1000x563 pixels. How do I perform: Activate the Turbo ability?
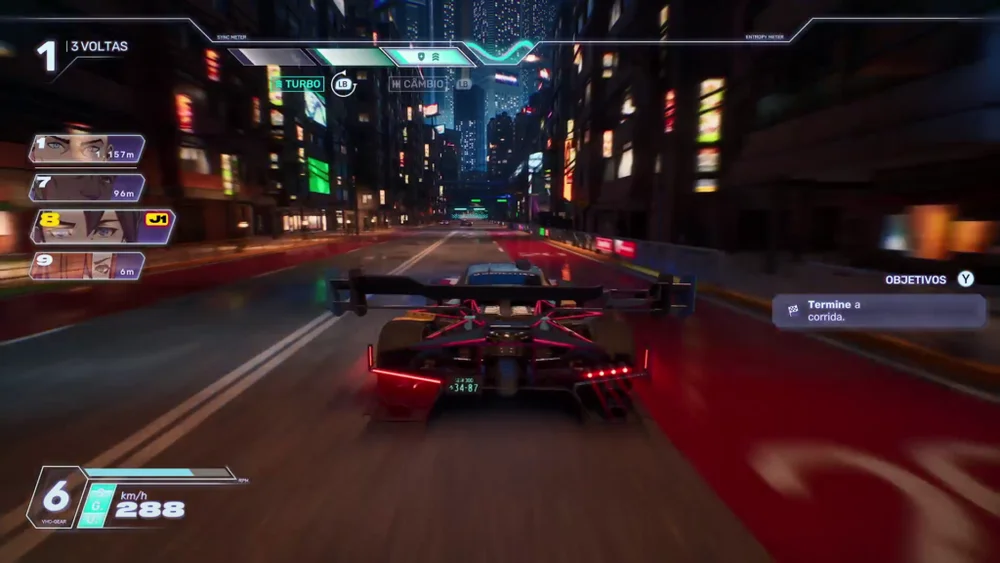pos(300,84)
